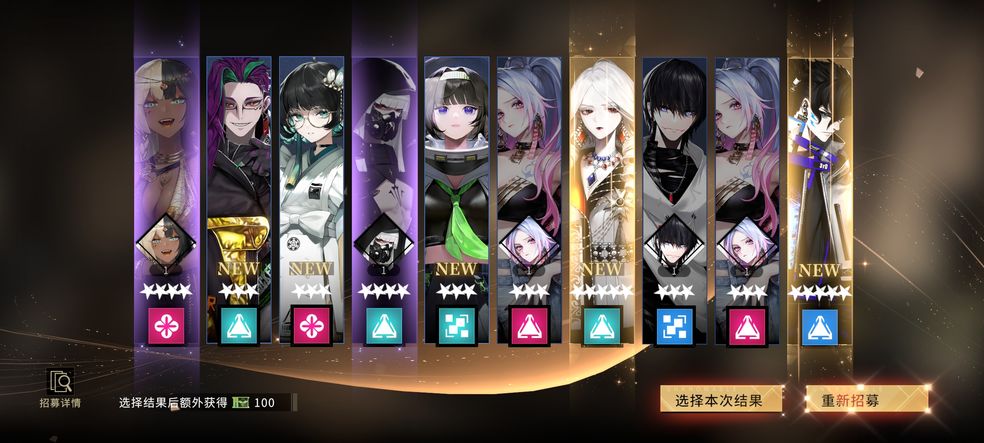Confirm with the 选择本次结果 button
Viewport: 984px width, 443px height.
coord(719,400)
